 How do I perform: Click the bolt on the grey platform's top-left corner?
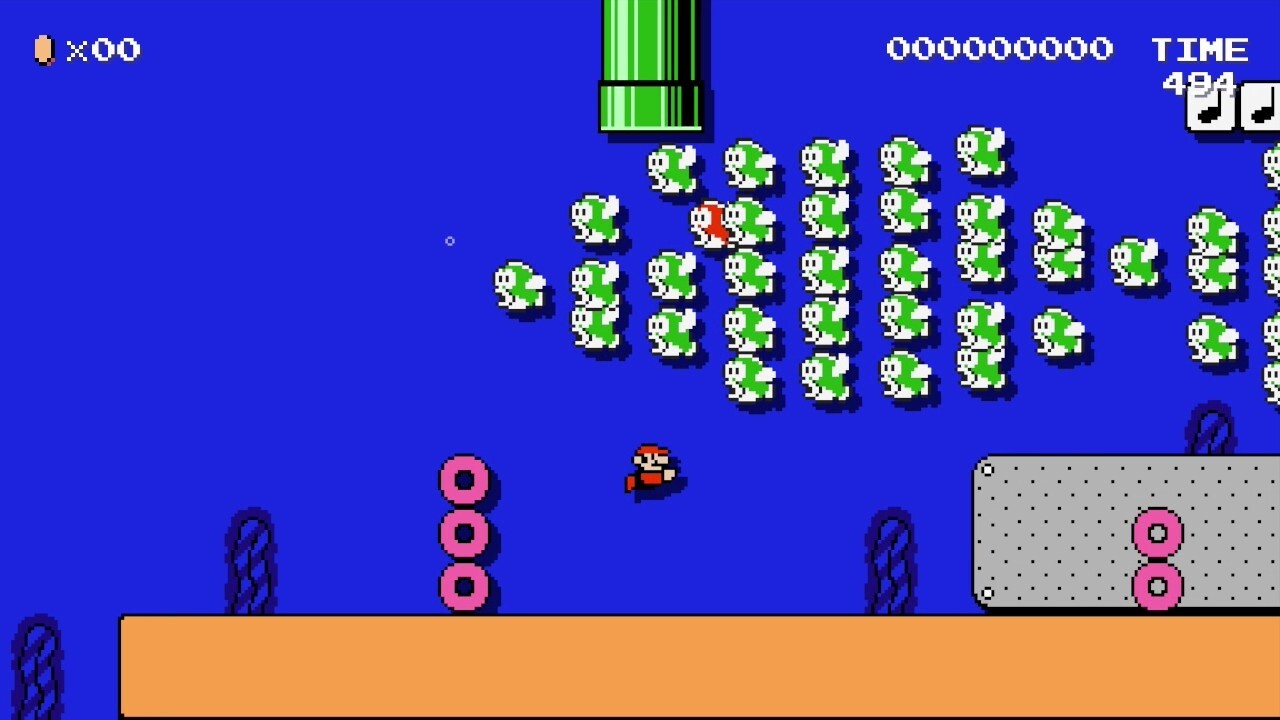(988, 470)
